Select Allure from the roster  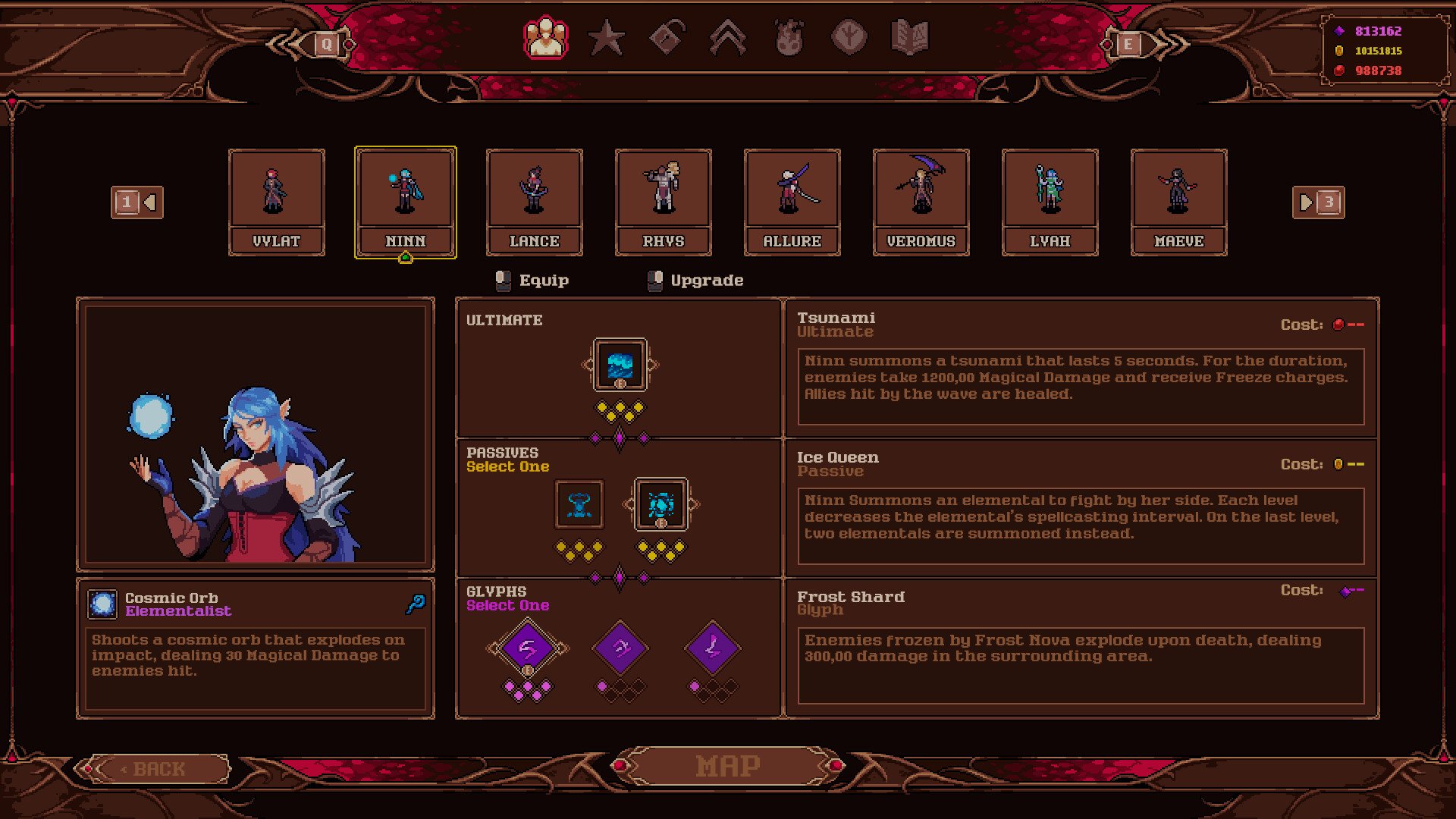pos(792,202)
